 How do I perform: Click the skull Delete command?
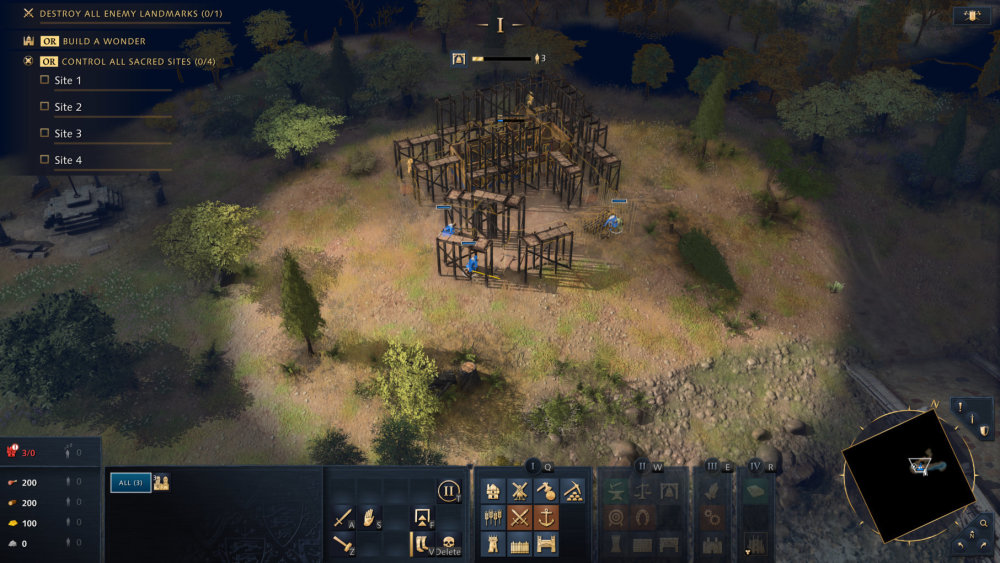448,544
